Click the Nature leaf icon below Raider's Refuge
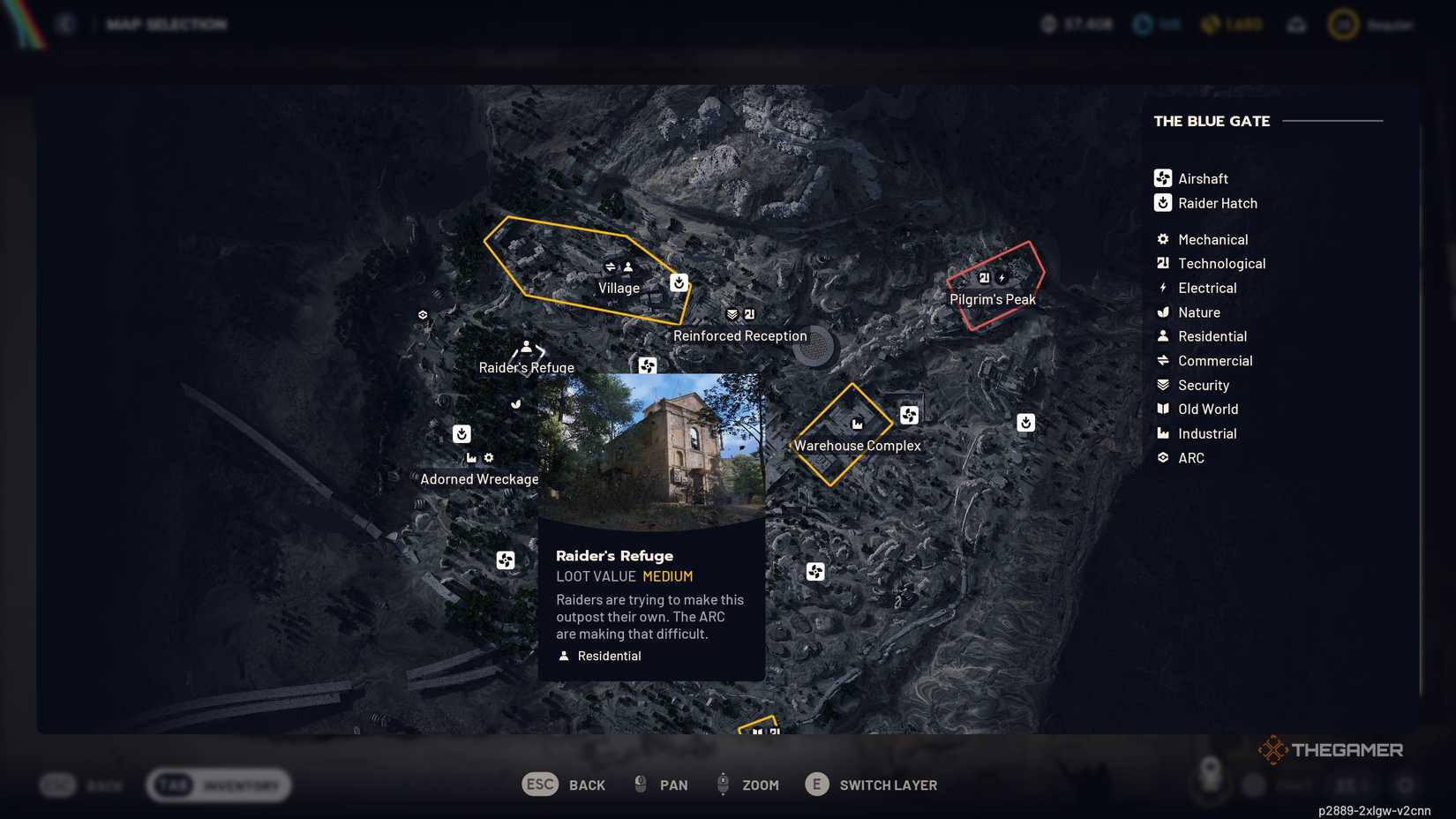Image resolution: width=1456 pixels, height=819 pixels. pos(514,404)
